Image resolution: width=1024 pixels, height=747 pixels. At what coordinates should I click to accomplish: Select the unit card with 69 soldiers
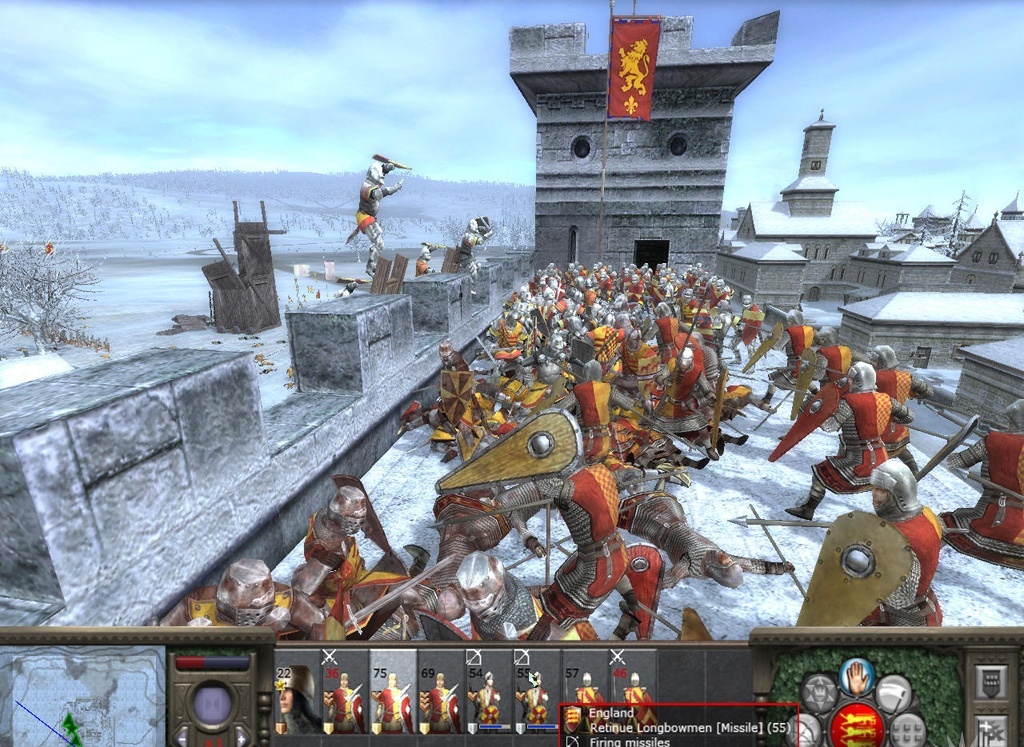pos(440,692)
